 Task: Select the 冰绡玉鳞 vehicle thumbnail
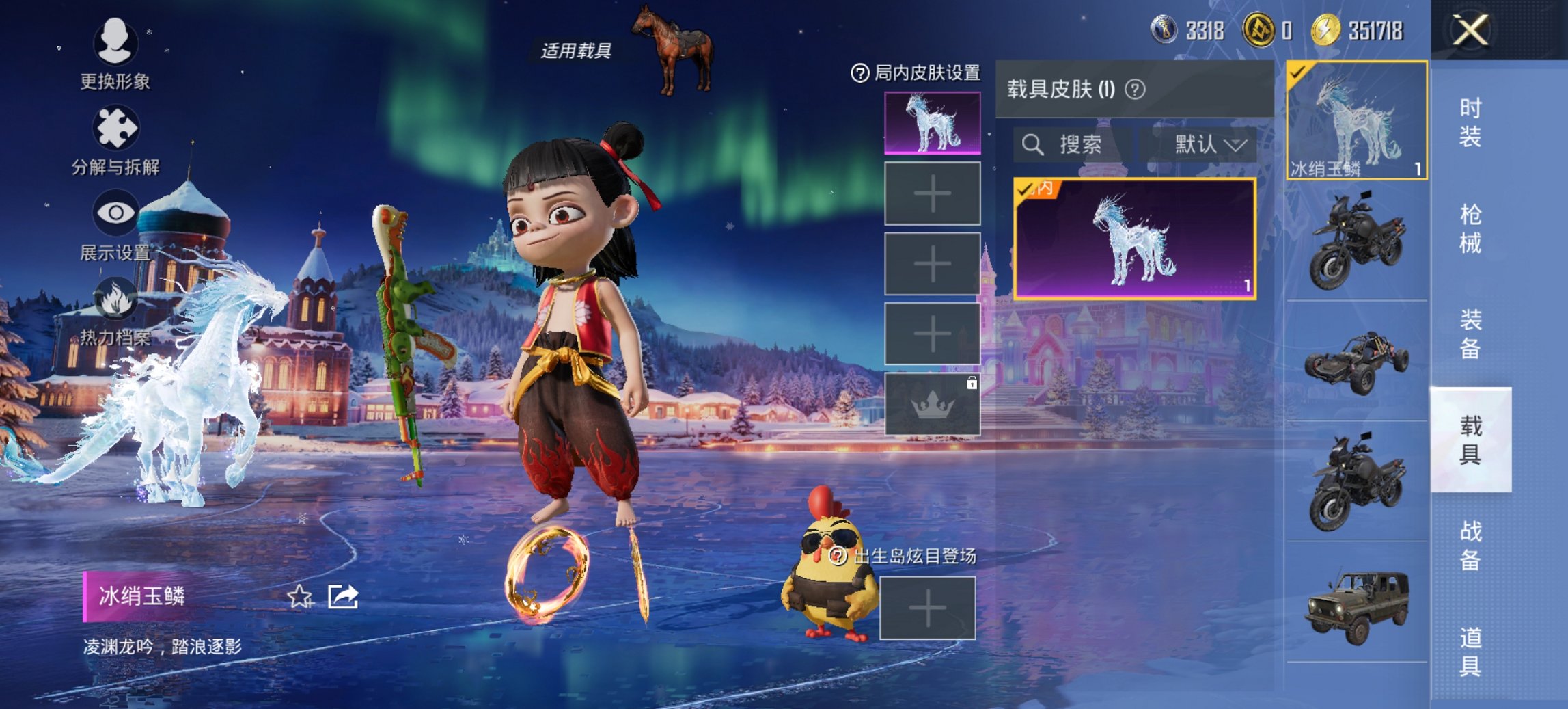point(1356,121)
